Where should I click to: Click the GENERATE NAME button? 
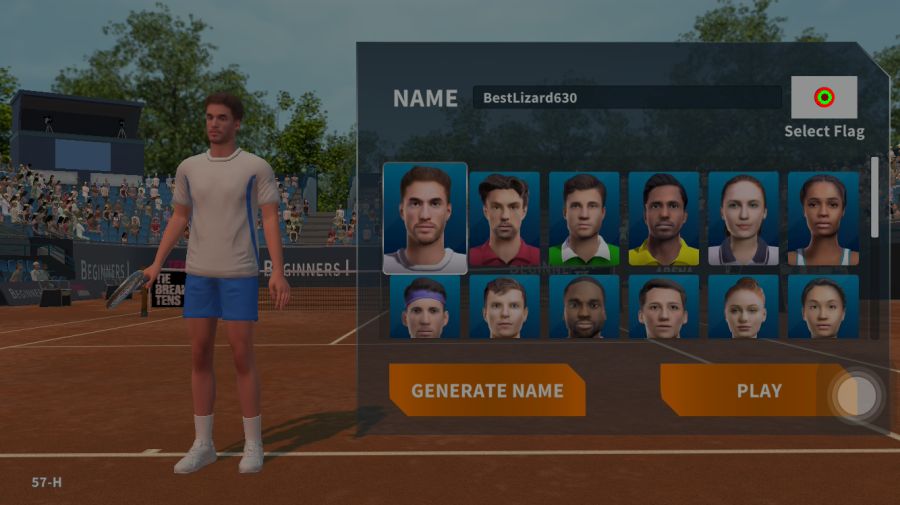point(487,390)
